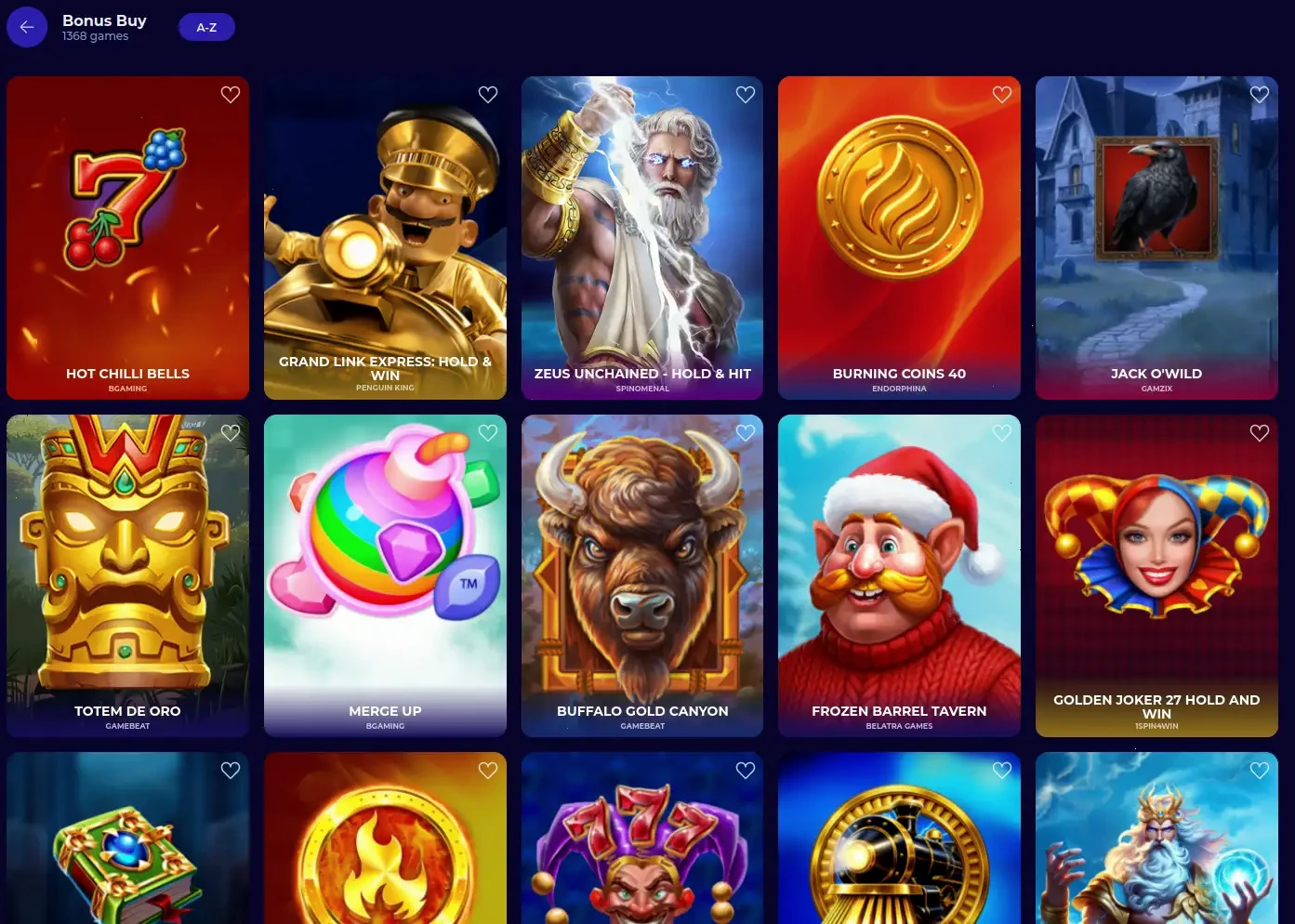Click the Golden Joker 27 Hold and Win tile
This screenshot has height=924, width=1295.
tap(1156, 575)
